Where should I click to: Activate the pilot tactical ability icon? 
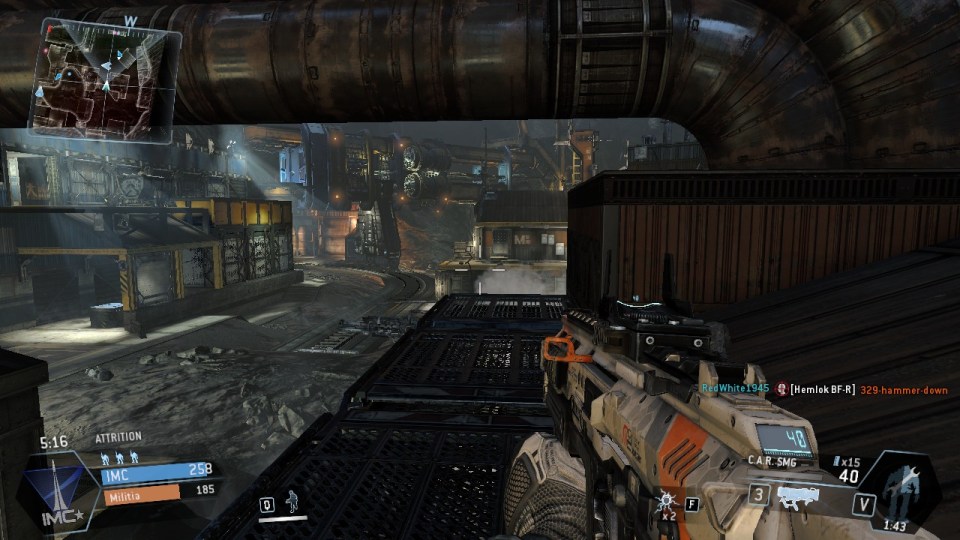click(292, 500)
